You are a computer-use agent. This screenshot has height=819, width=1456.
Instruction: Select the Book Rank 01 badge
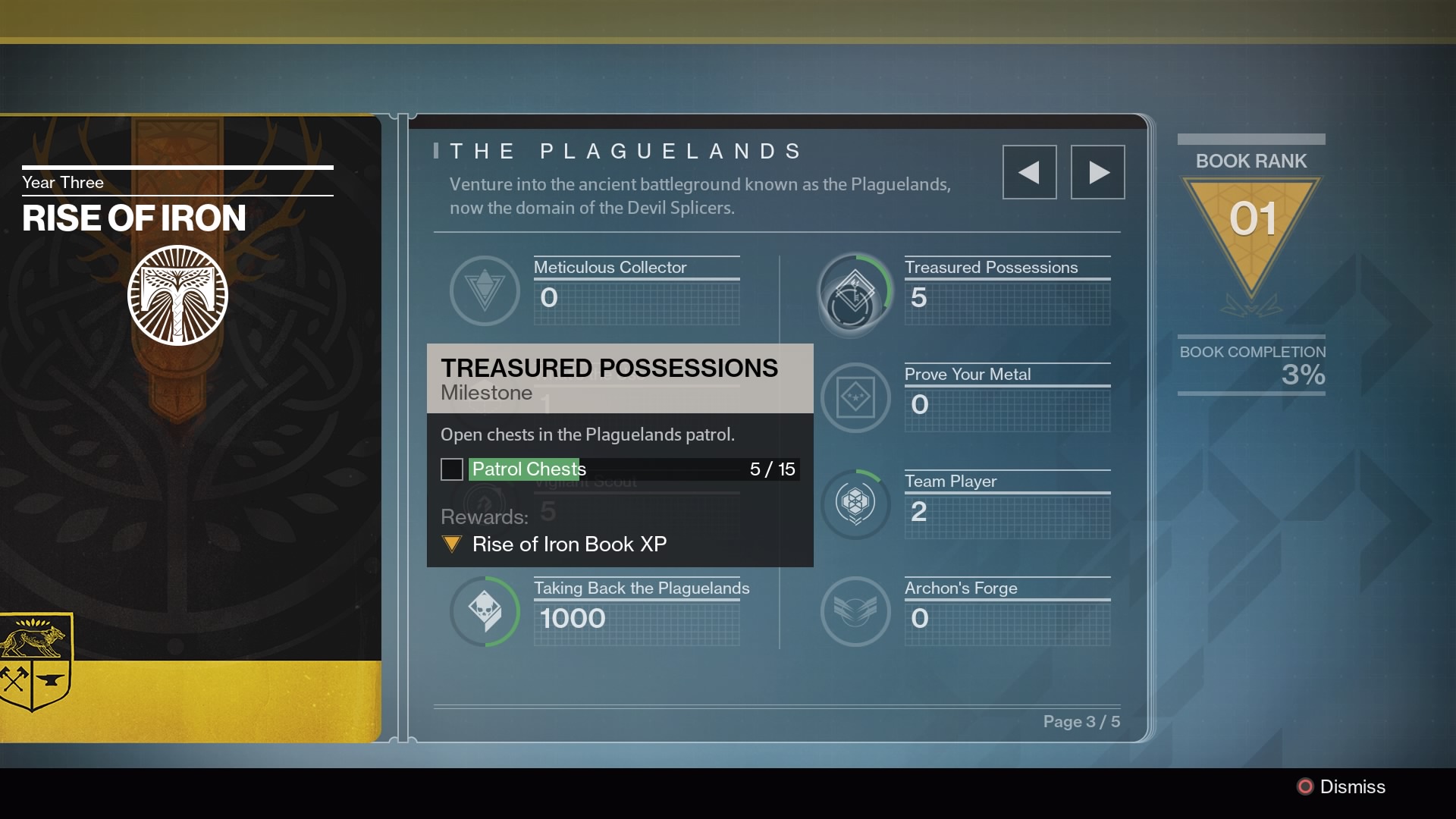(x=1251, y=227)
